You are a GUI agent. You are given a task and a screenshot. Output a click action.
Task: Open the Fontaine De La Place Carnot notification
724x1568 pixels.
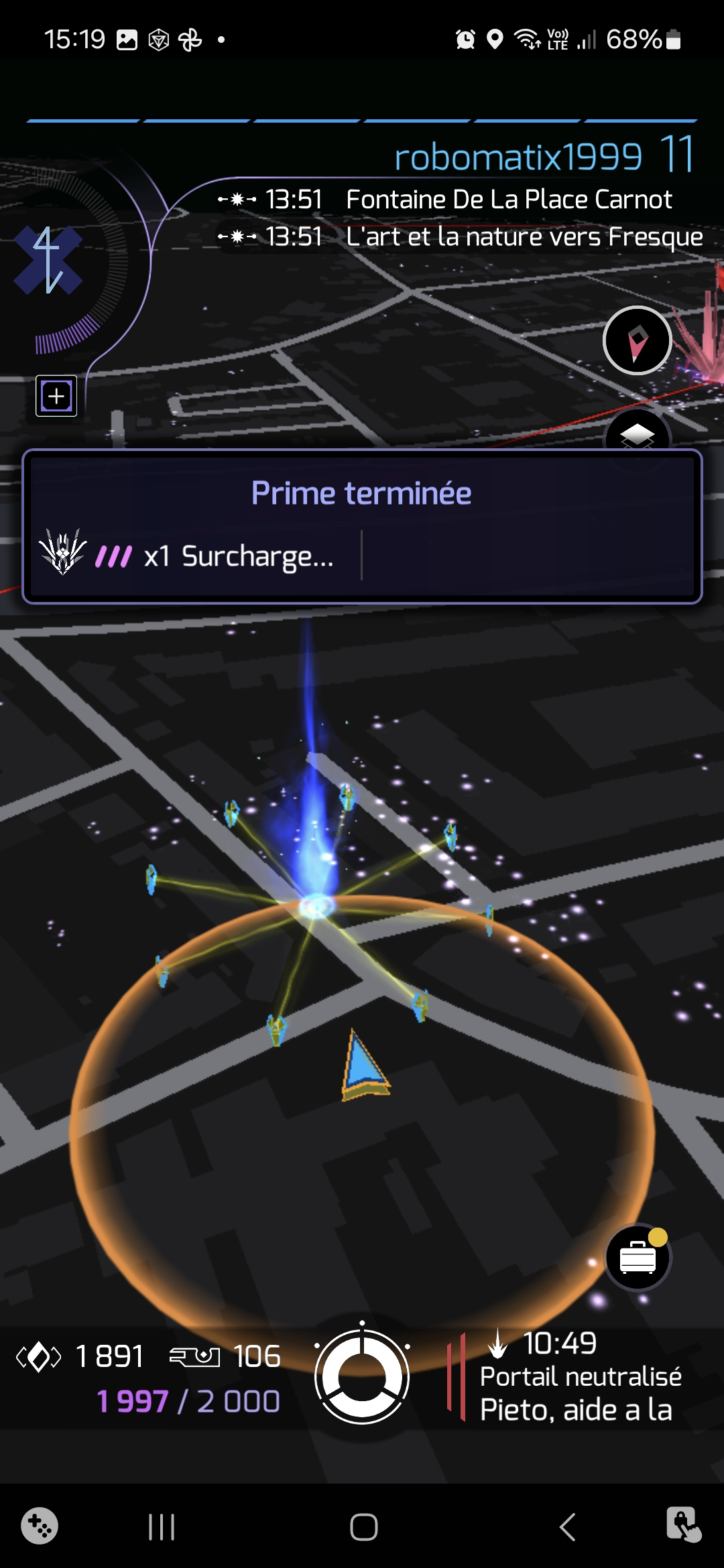coord(508,200)
